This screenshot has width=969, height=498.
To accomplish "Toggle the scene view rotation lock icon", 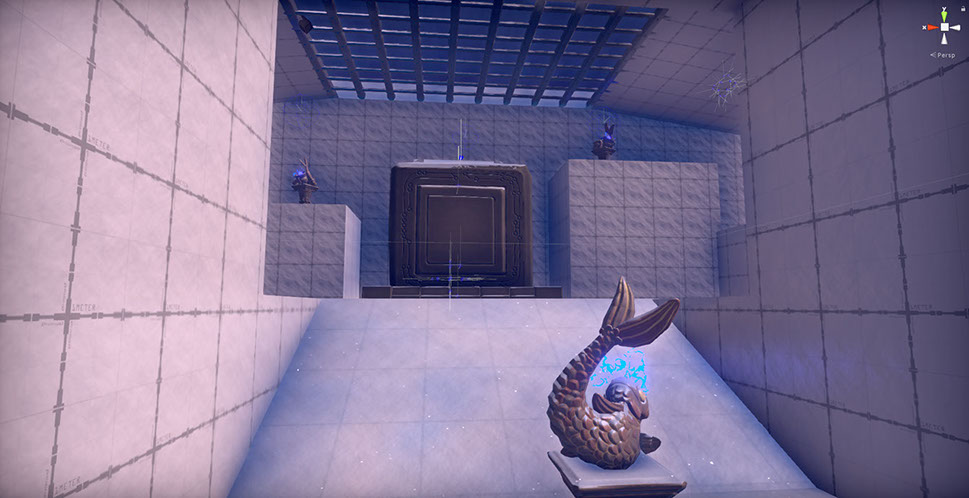I will (962, 8).
